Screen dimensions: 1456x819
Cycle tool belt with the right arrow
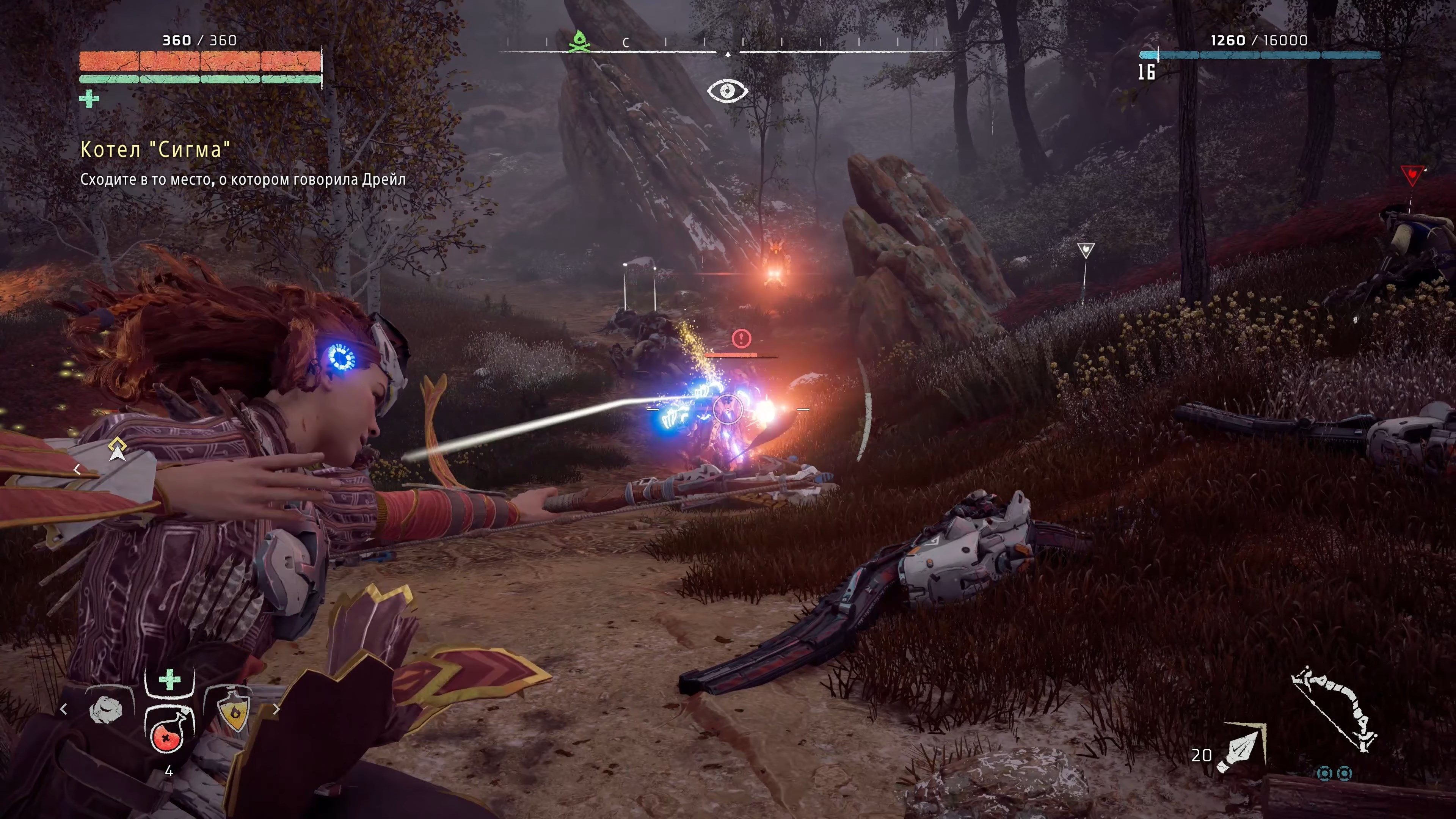pyautogui.click(x=276, y=709)
